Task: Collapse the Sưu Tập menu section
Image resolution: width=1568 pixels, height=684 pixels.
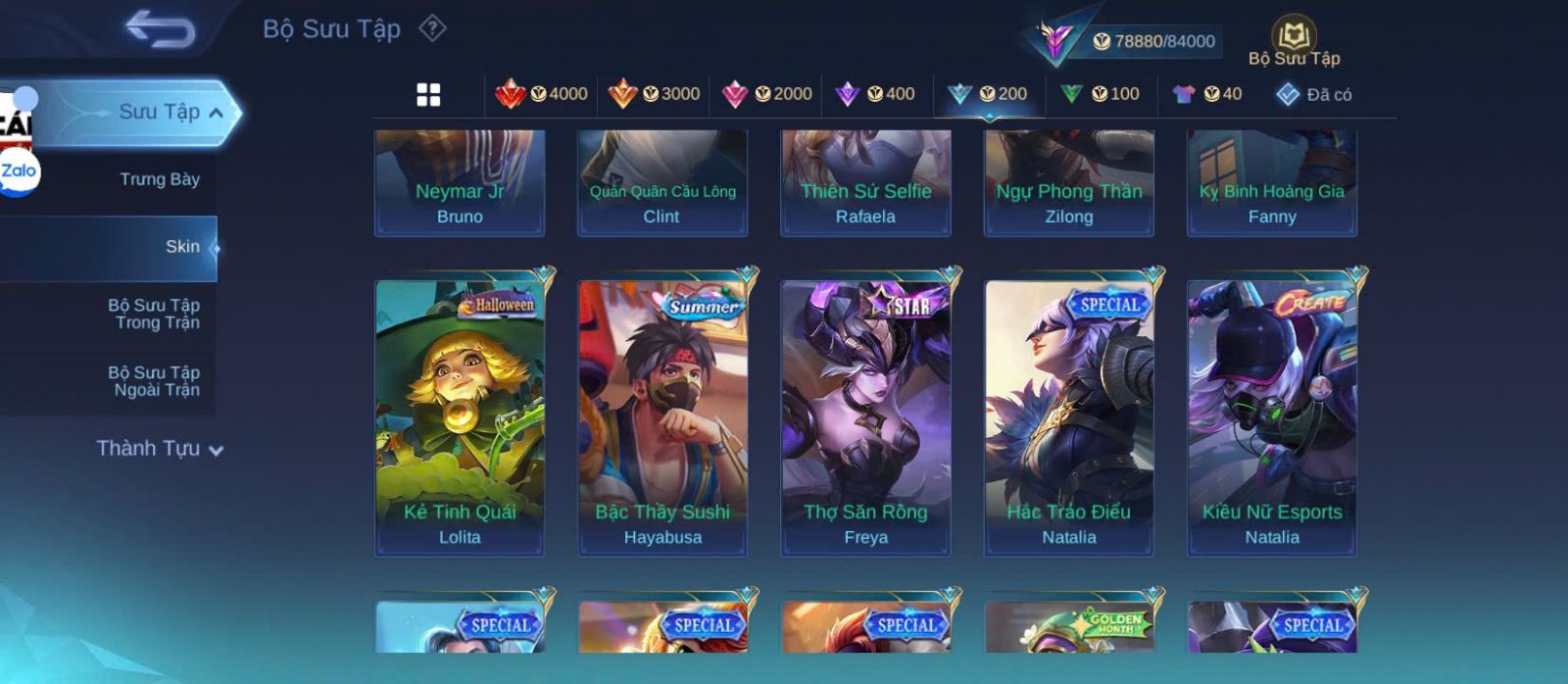Action: coord(217,113)
